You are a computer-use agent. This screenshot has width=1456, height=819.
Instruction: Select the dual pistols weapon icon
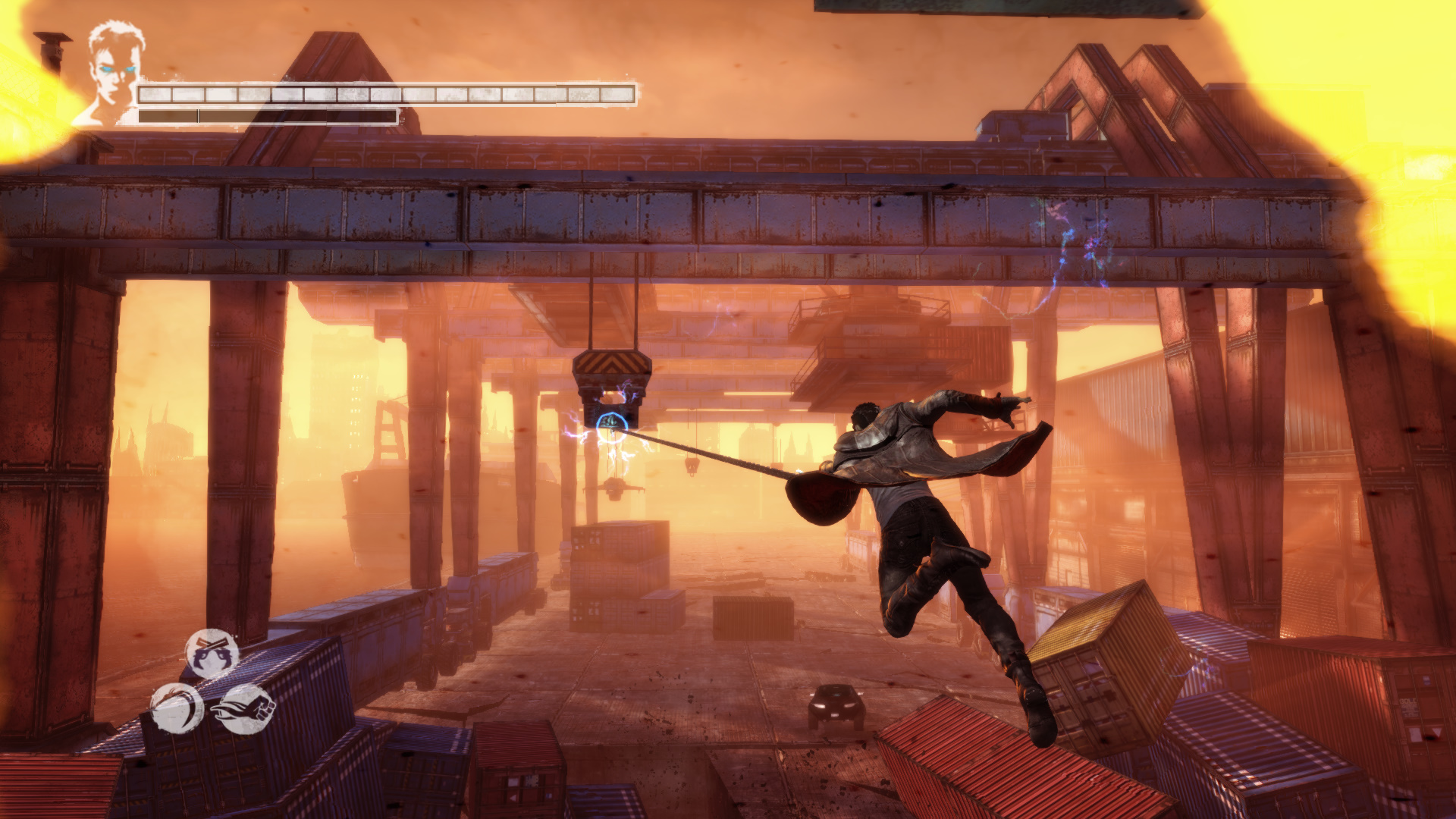coord(212,654)
